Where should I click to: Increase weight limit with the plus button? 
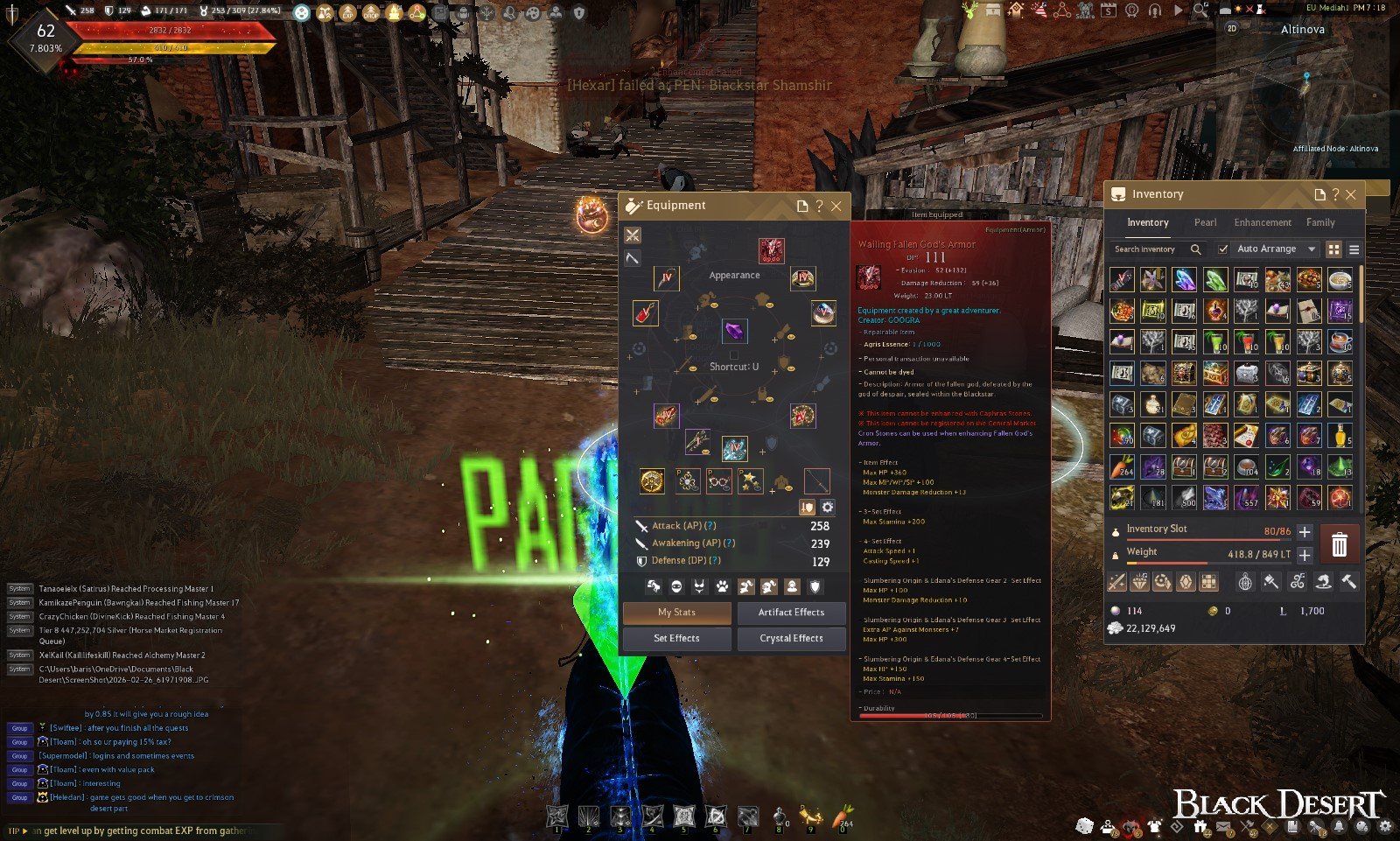tap(1305, 555)
